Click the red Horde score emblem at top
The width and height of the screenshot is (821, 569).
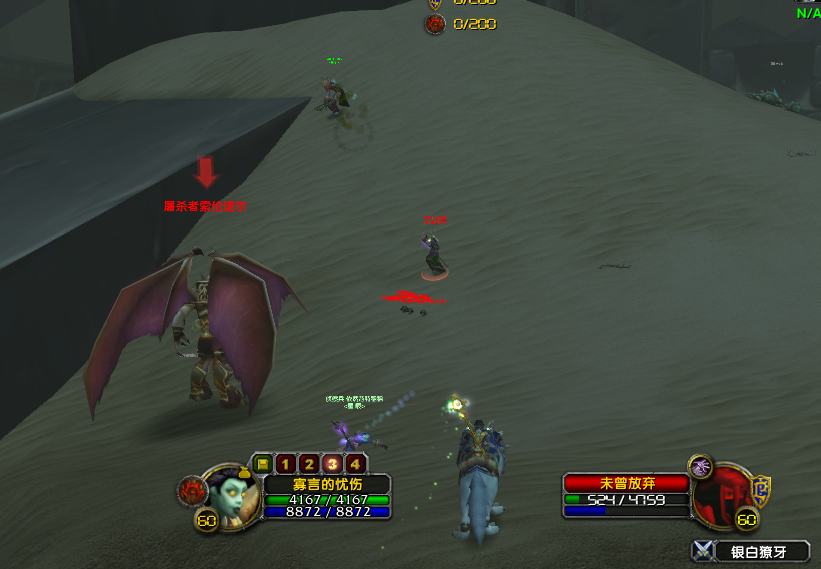(x=435, y=24)
